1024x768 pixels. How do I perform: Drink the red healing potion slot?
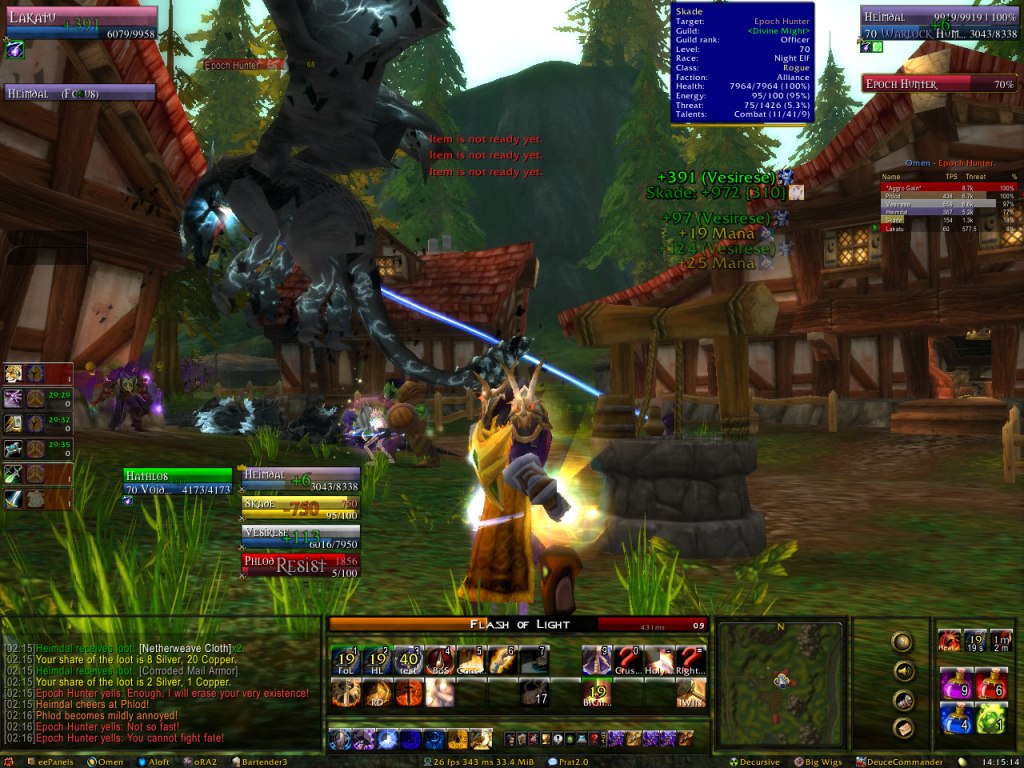click(990, 684)
